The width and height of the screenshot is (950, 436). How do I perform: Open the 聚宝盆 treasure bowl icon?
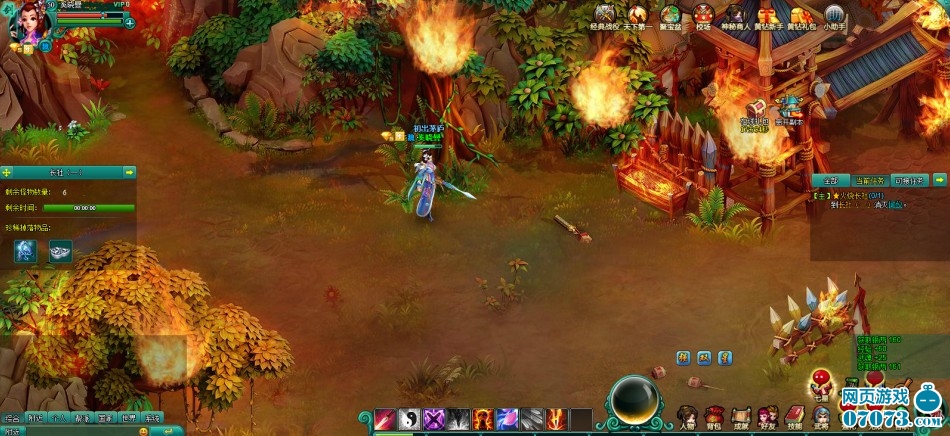point(670,15)
